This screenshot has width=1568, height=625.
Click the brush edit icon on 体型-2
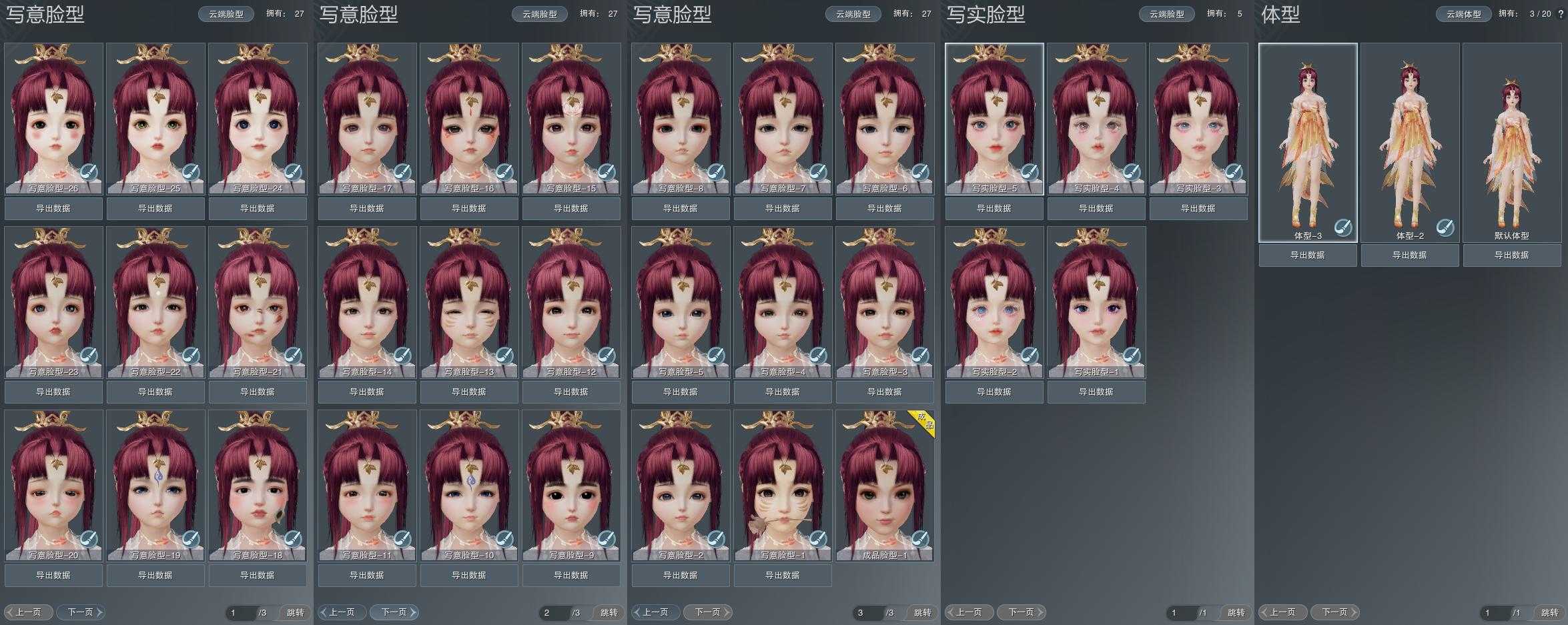[x=1445, y=227]
